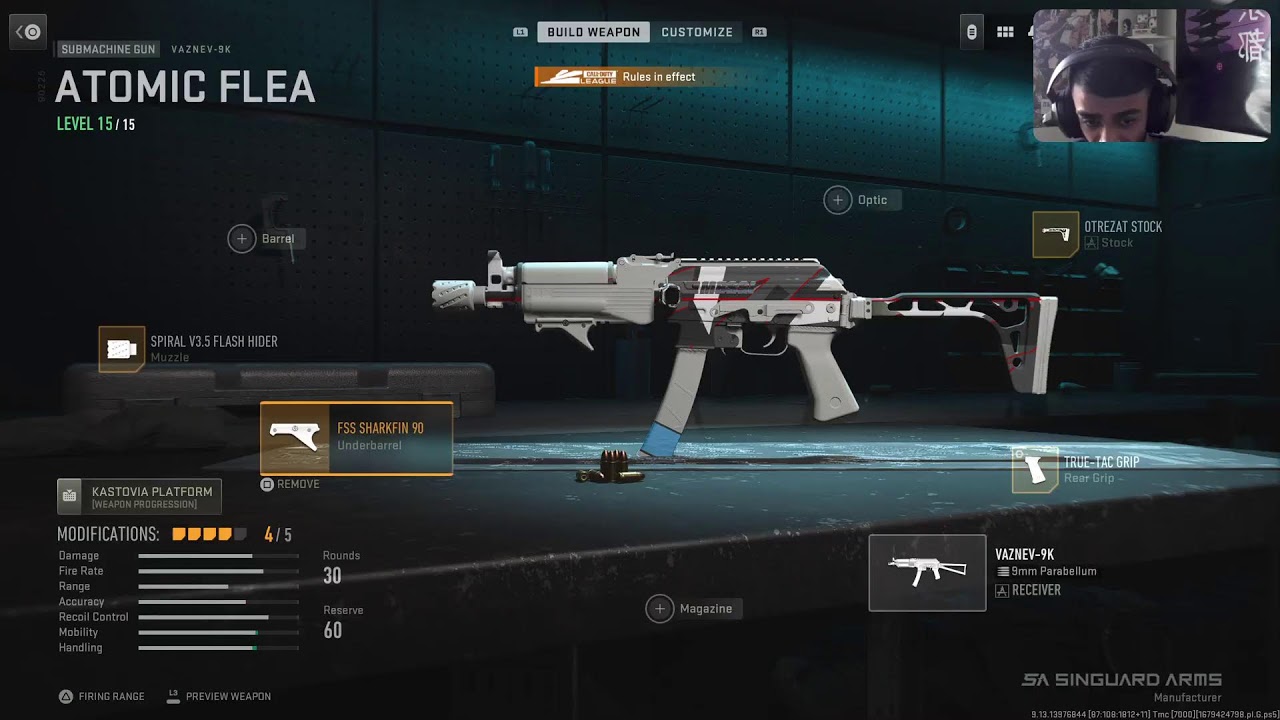Open the Customize tab
1280x720 pixels.
(x=697, y=32)
